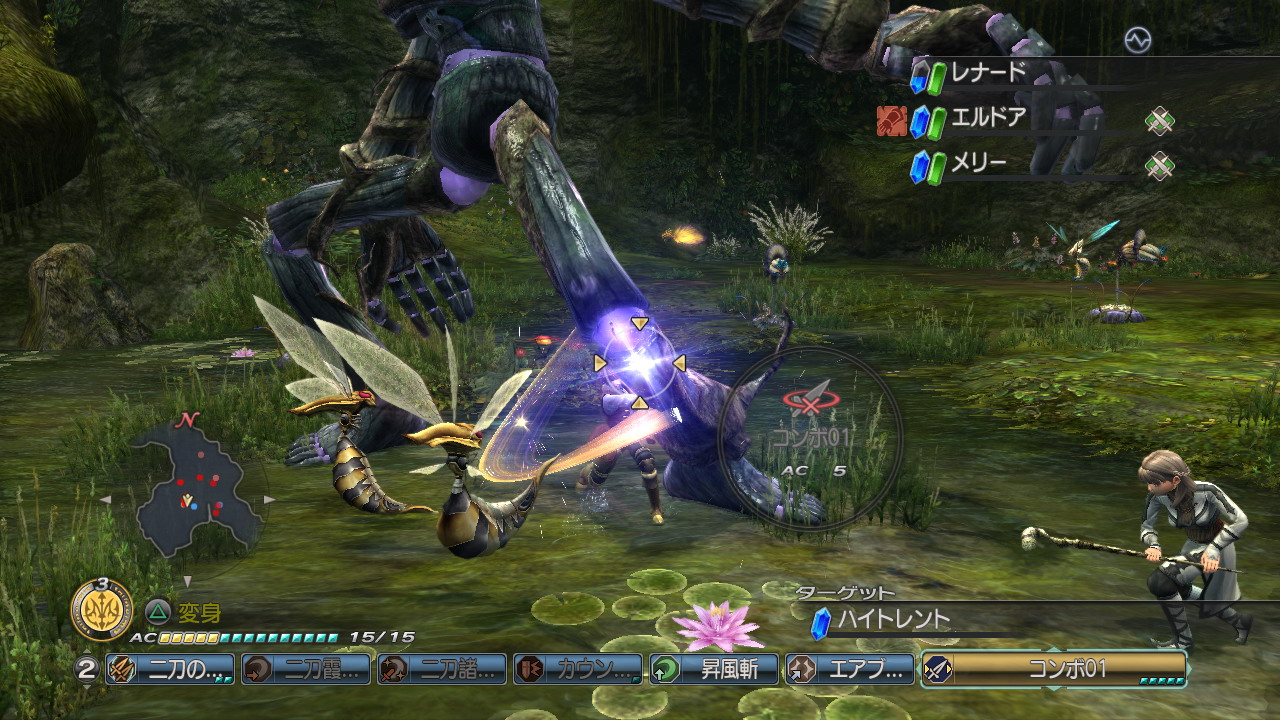The image size is (1280, 720).
Task: Click the crossed swords icon in メリー's row
Action: pyautogui.click(x=1159, y=165)
